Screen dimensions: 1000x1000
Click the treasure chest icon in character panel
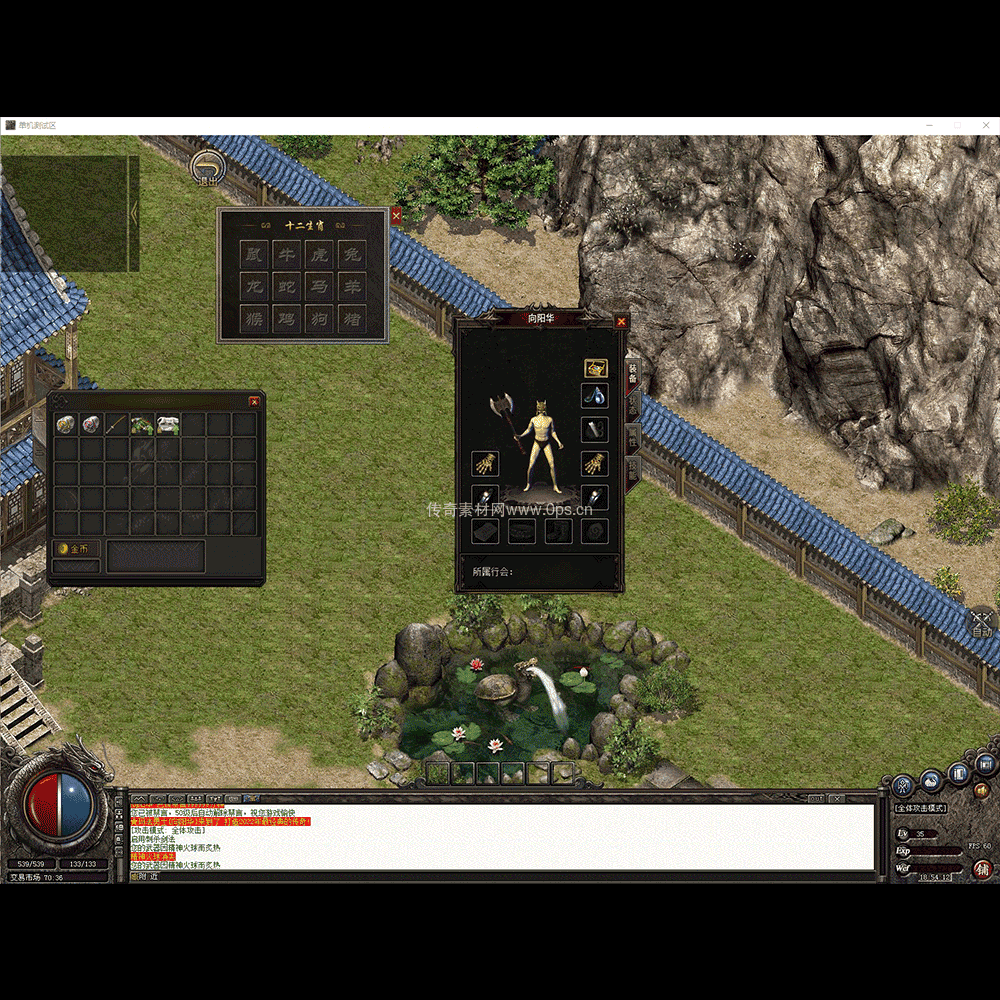595,368
